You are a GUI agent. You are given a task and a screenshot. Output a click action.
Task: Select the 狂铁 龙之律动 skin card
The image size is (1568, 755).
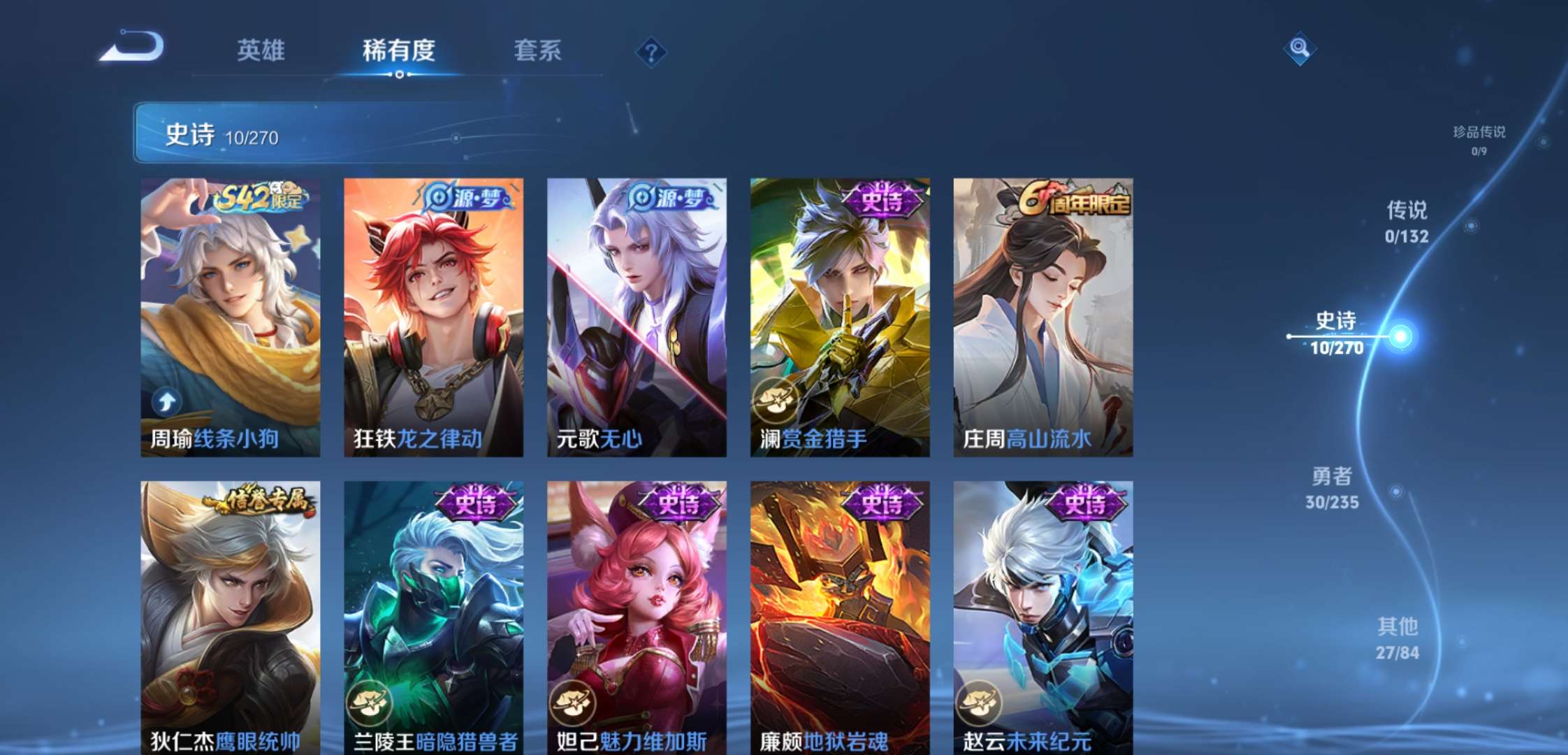433,317
